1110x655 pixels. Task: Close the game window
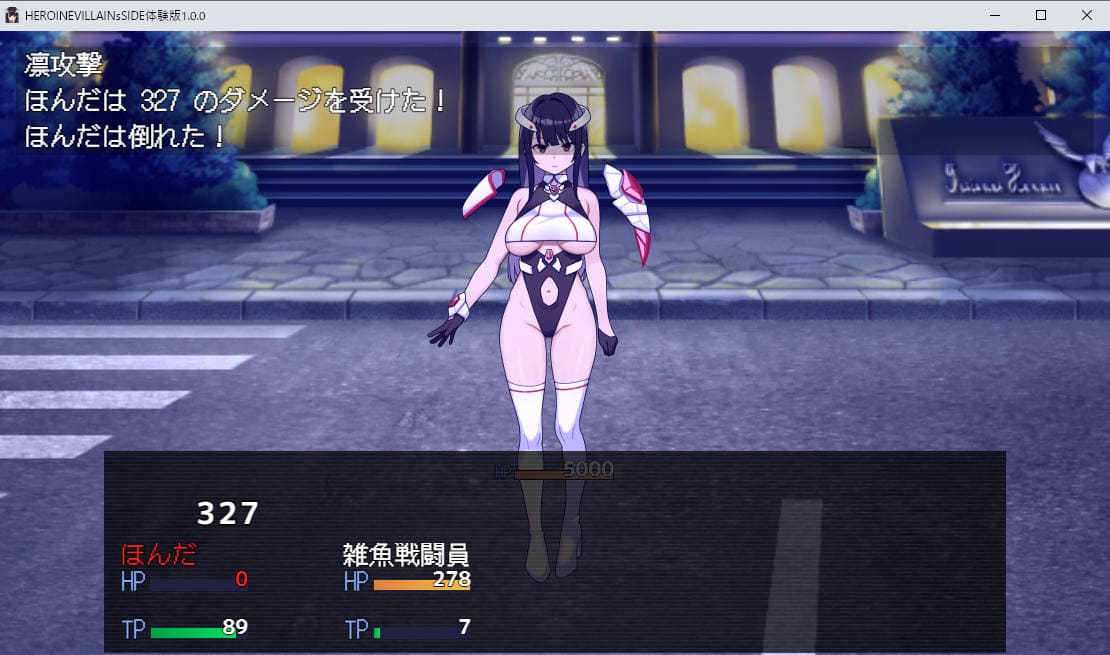point(1087,15)
